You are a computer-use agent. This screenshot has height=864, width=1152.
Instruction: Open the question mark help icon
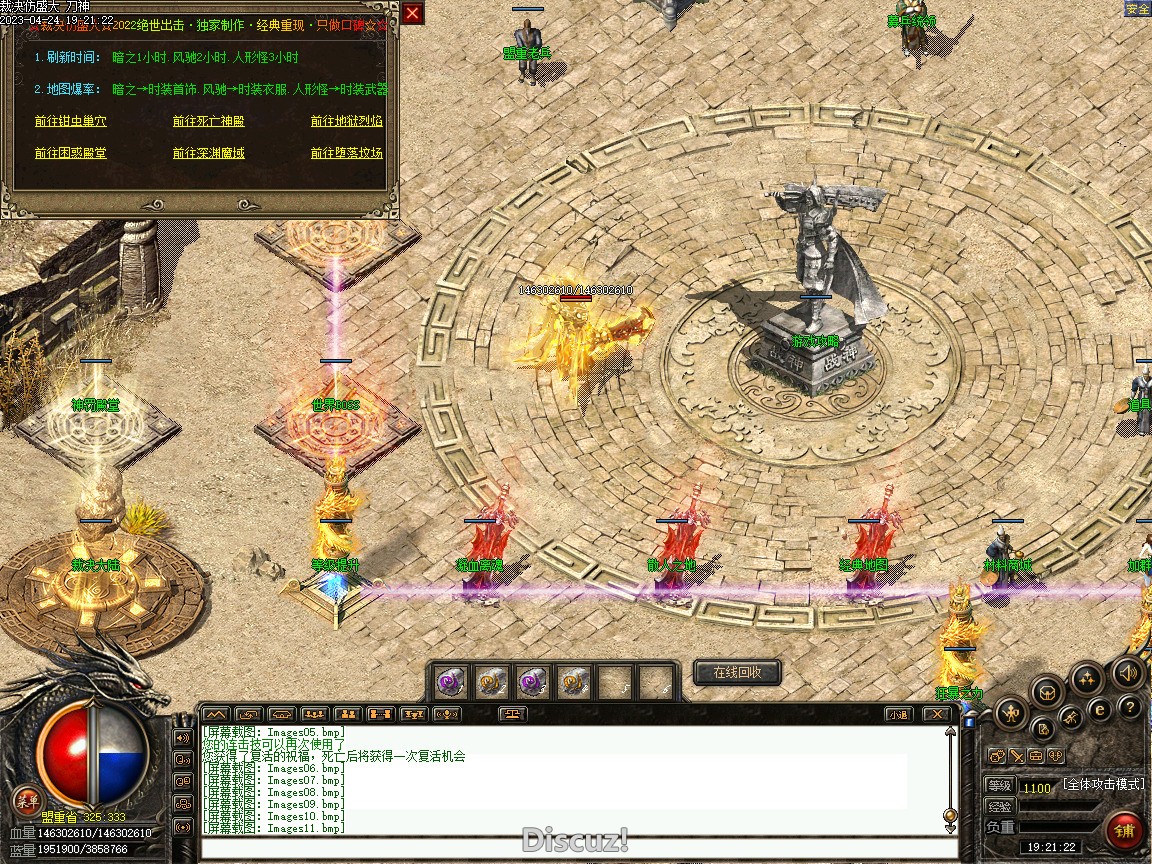[1130, 708]
